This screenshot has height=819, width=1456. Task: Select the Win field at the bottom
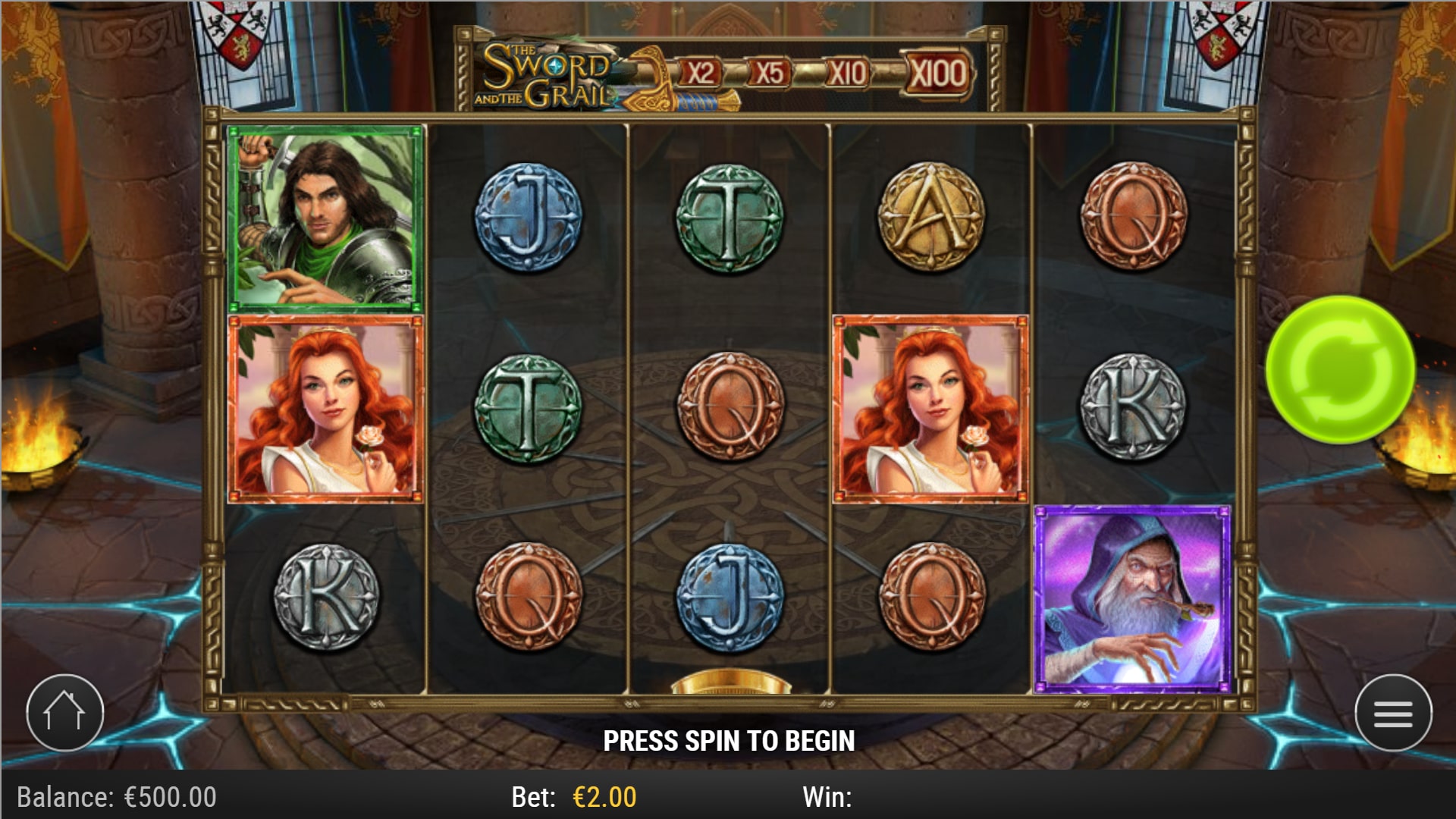pyautogui.click(x=827, y=796)
